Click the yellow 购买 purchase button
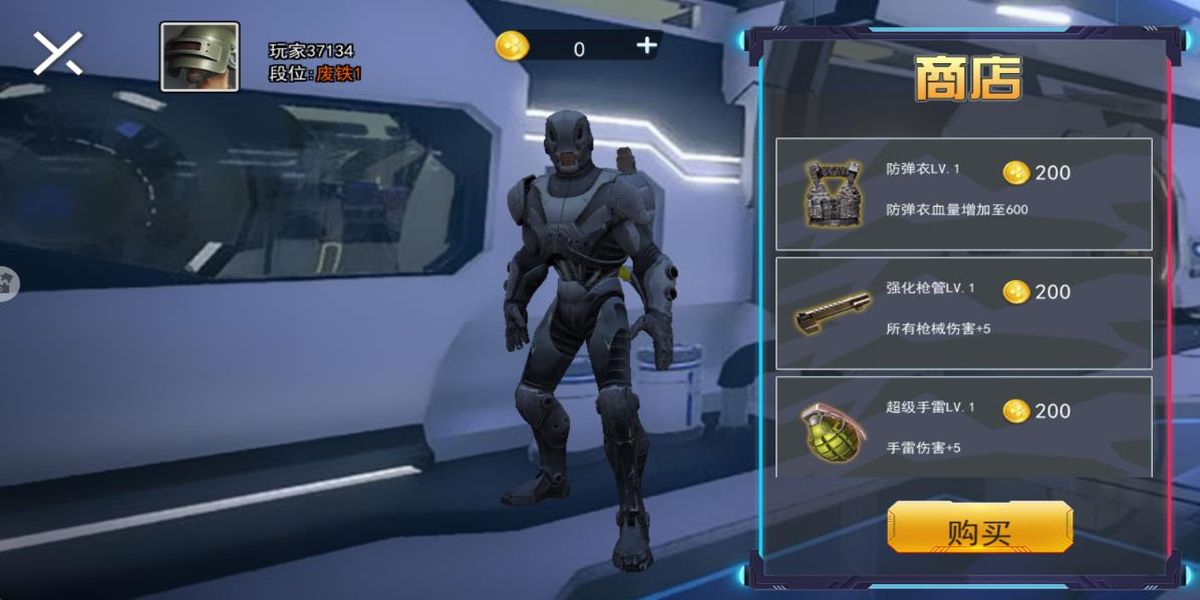 tap(979, 527)
